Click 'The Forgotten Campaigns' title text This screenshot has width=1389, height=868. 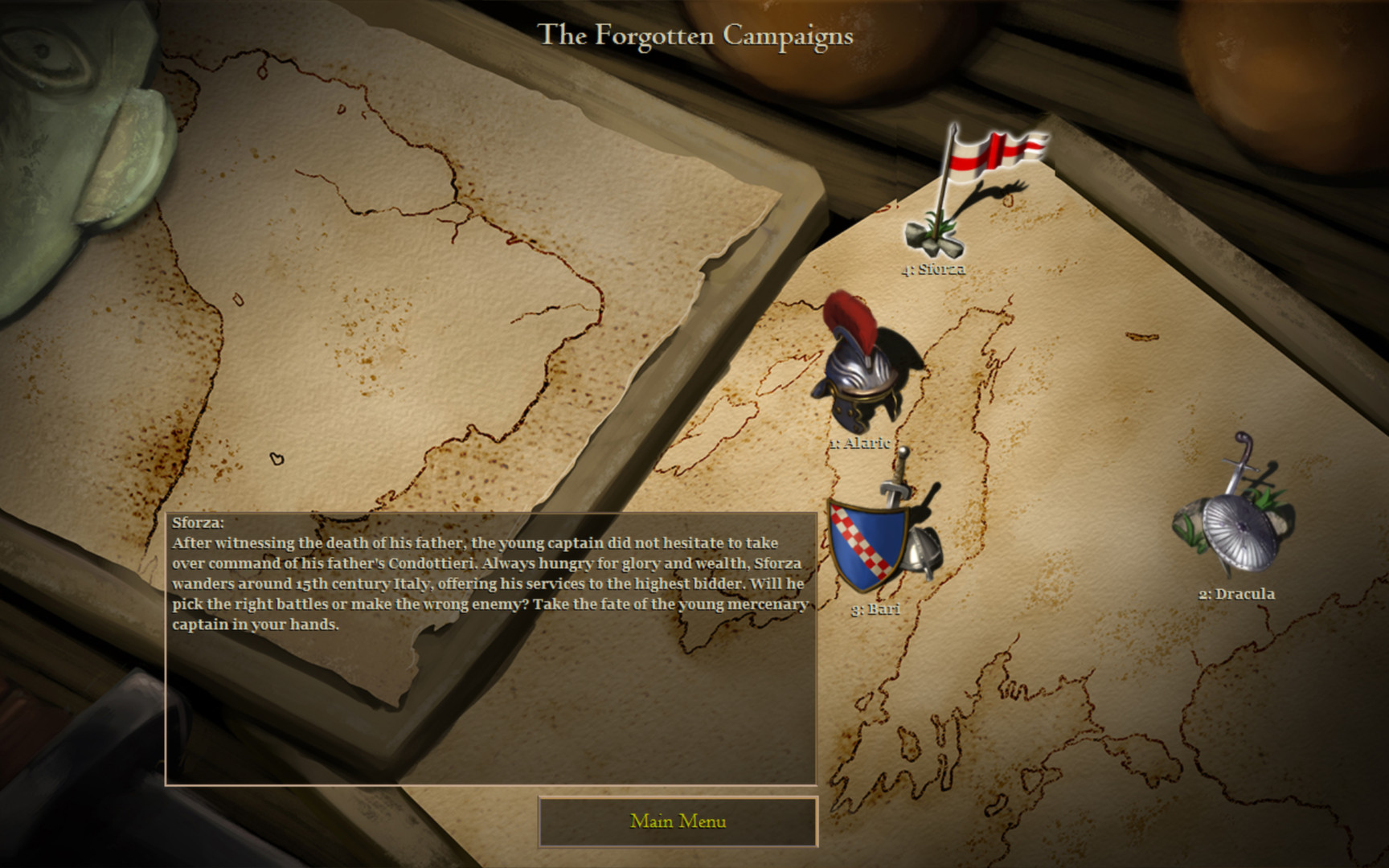pos(696,35)
